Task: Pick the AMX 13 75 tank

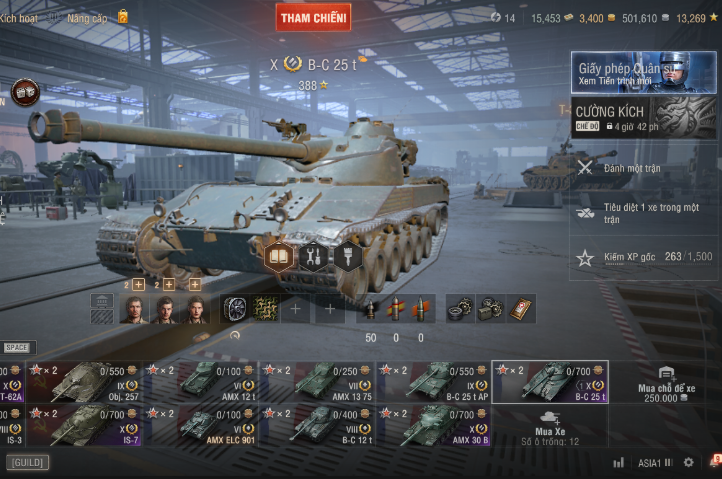Action: pos(317,382)
